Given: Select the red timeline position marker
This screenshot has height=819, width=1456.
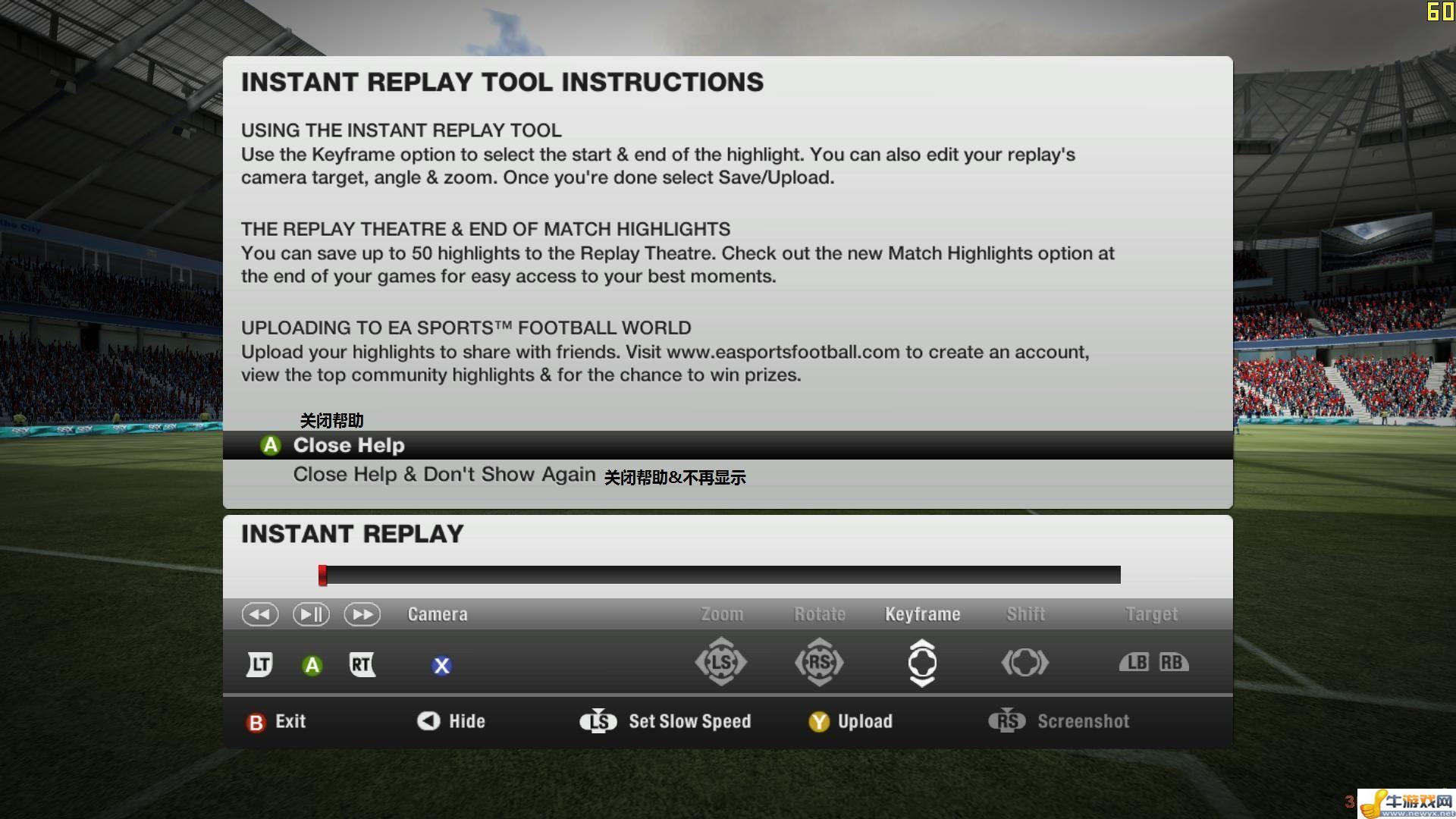Looking at the screenshot, I should click(x=322, y=575).
